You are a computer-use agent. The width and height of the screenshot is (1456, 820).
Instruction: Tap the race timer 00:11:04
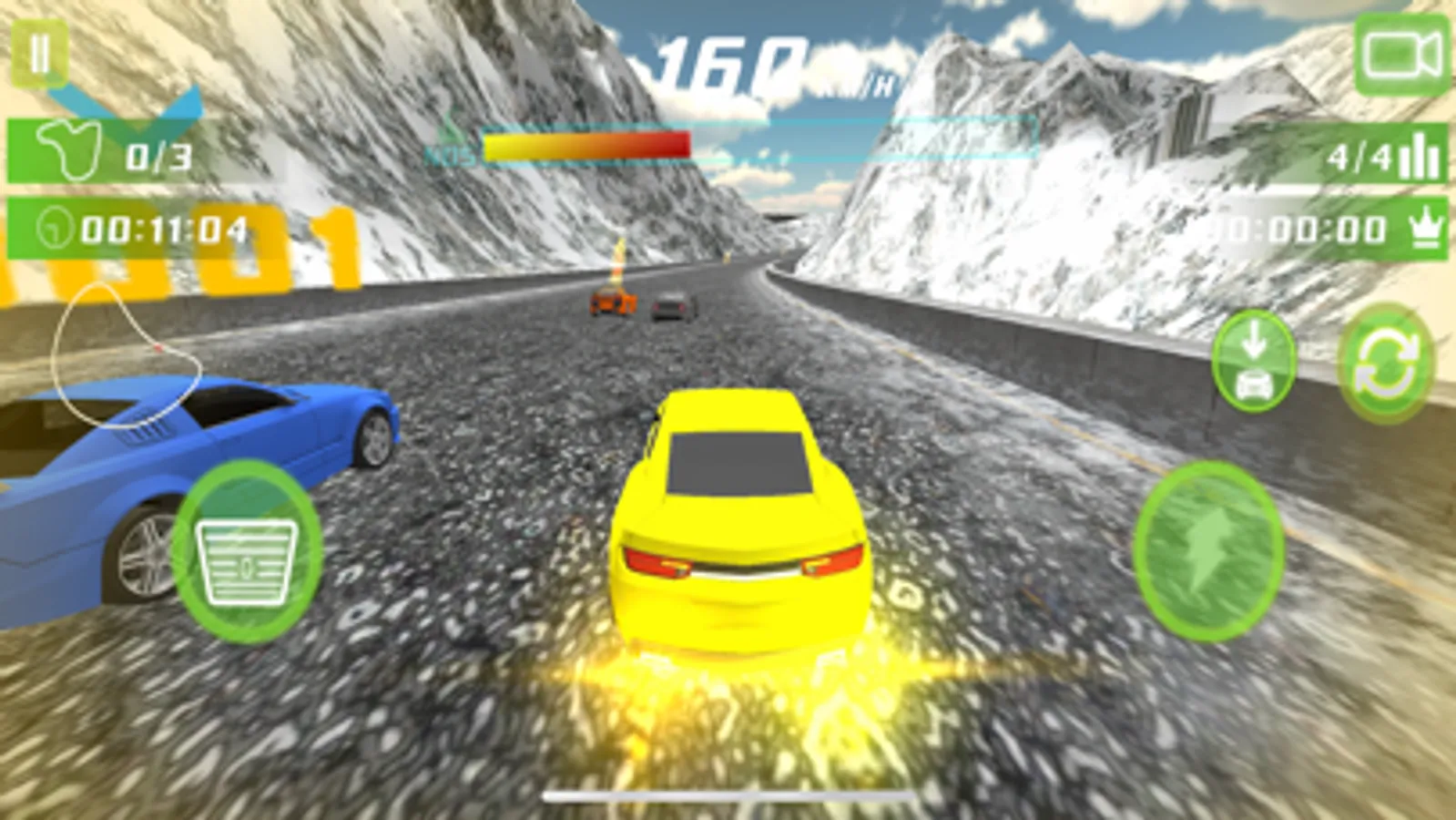[x=155, y=226]
